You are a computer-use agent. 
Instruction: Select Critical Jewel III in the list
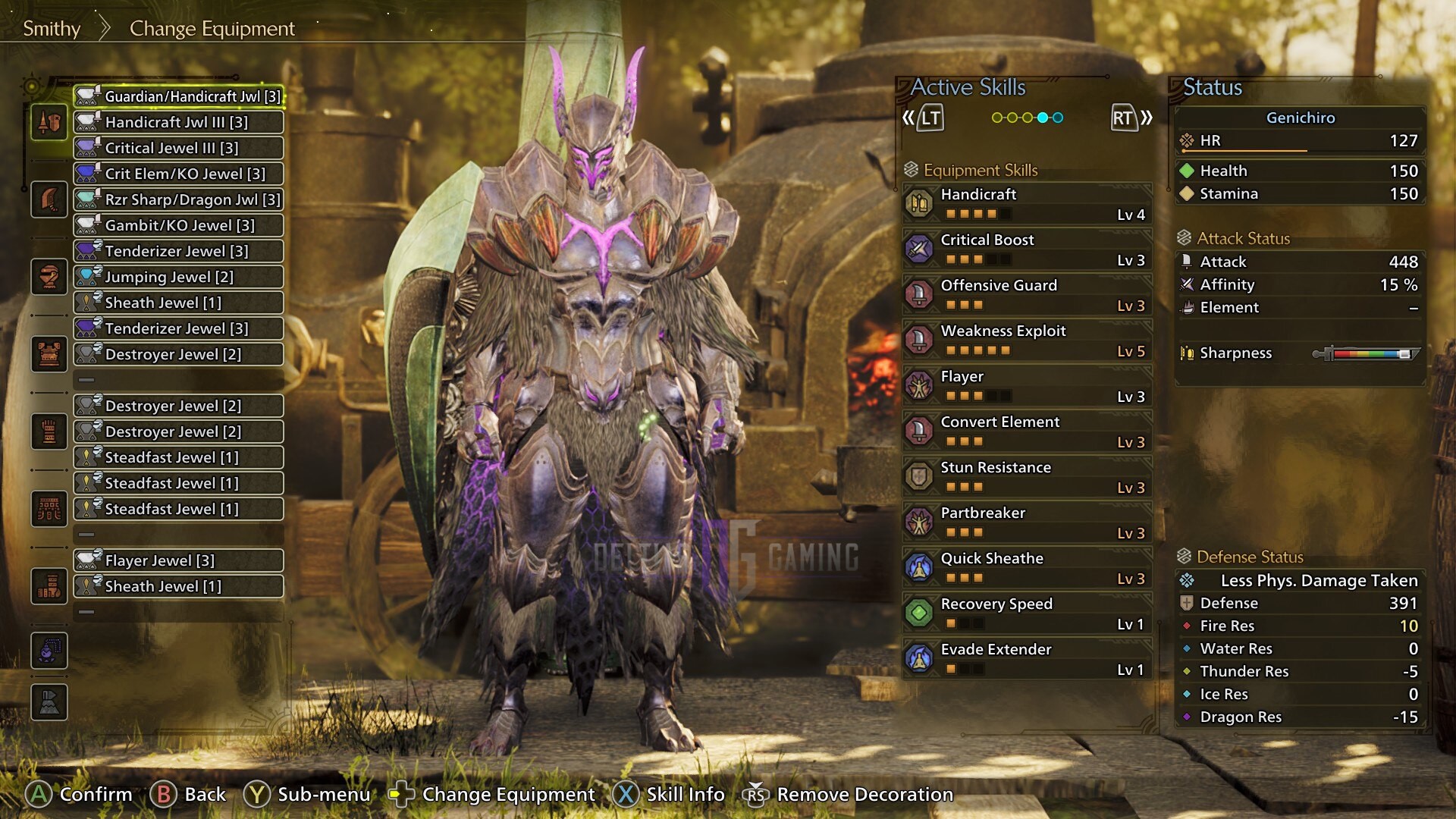[179, 148]
